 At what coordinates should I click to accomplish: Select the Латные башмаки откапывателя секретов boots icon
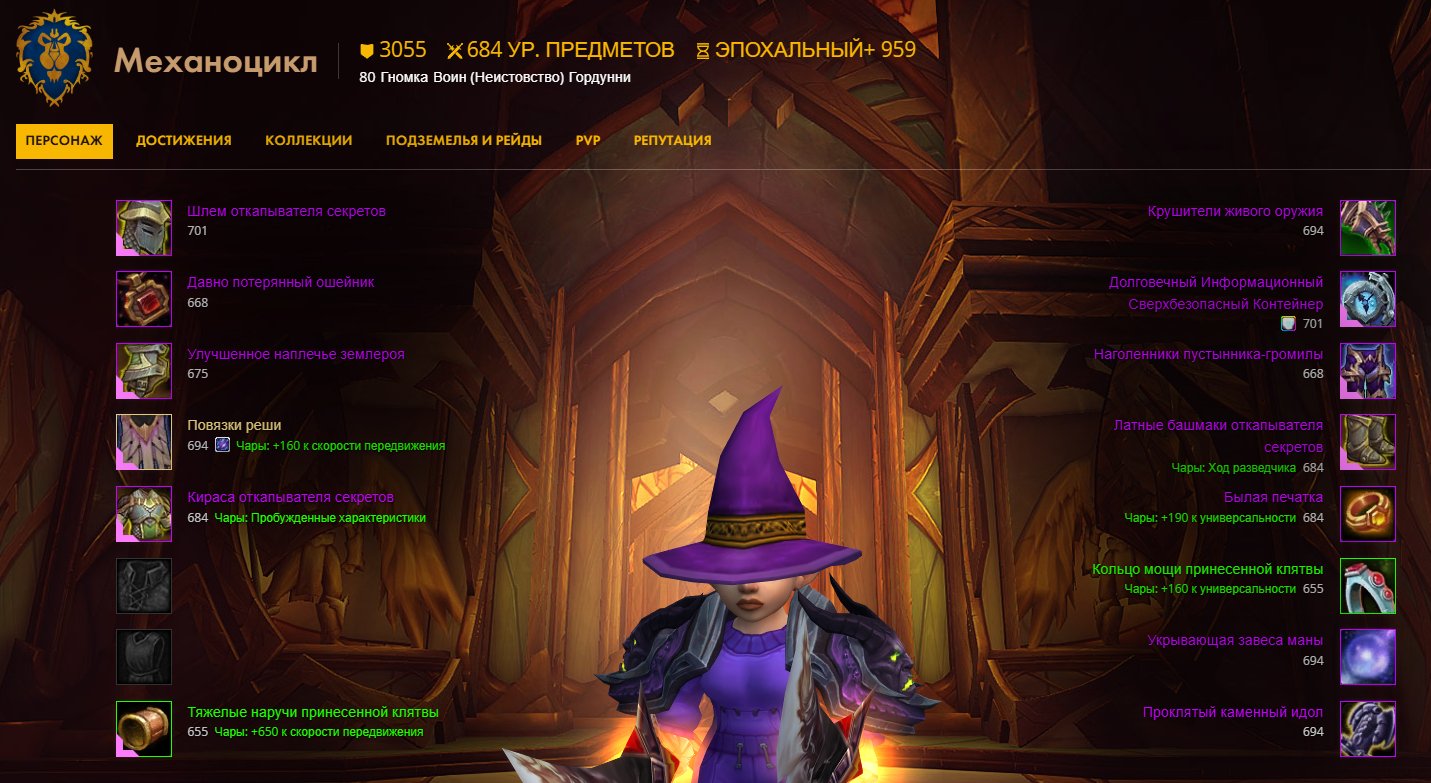click(1368, 440)
